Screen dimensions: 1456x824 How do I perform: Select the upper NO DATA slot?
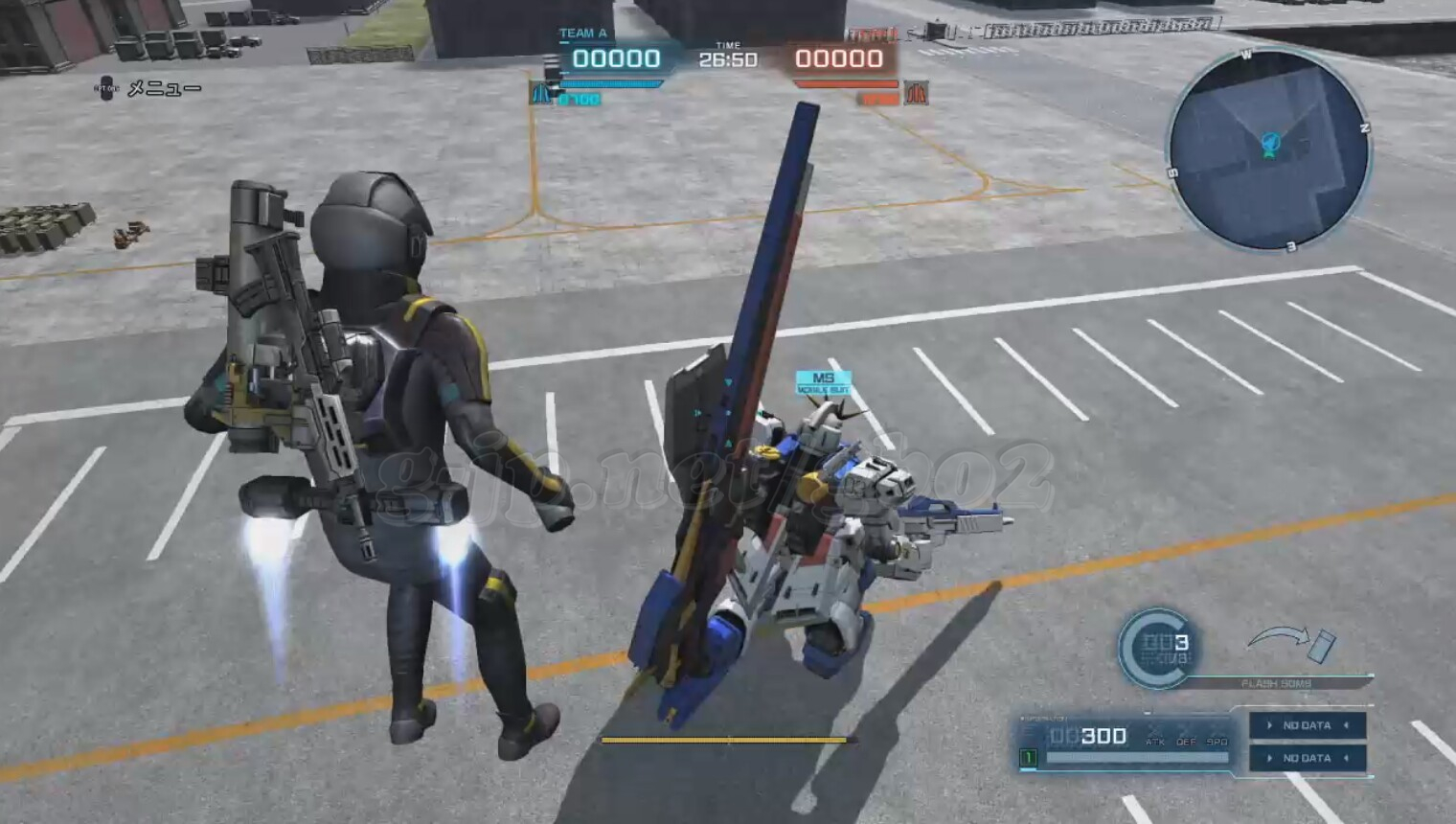1307,725
